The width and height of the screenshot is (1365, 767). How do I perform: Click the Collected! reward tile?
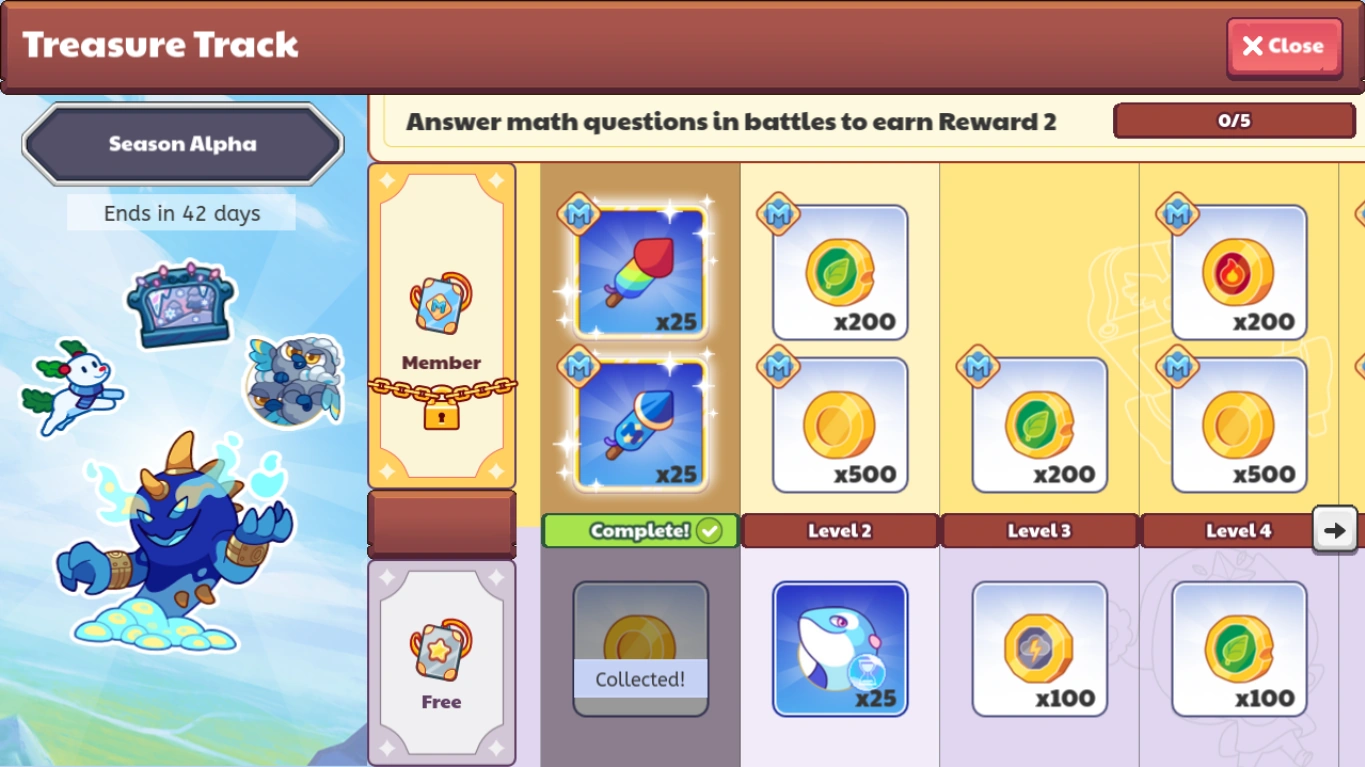coord(640,648)
